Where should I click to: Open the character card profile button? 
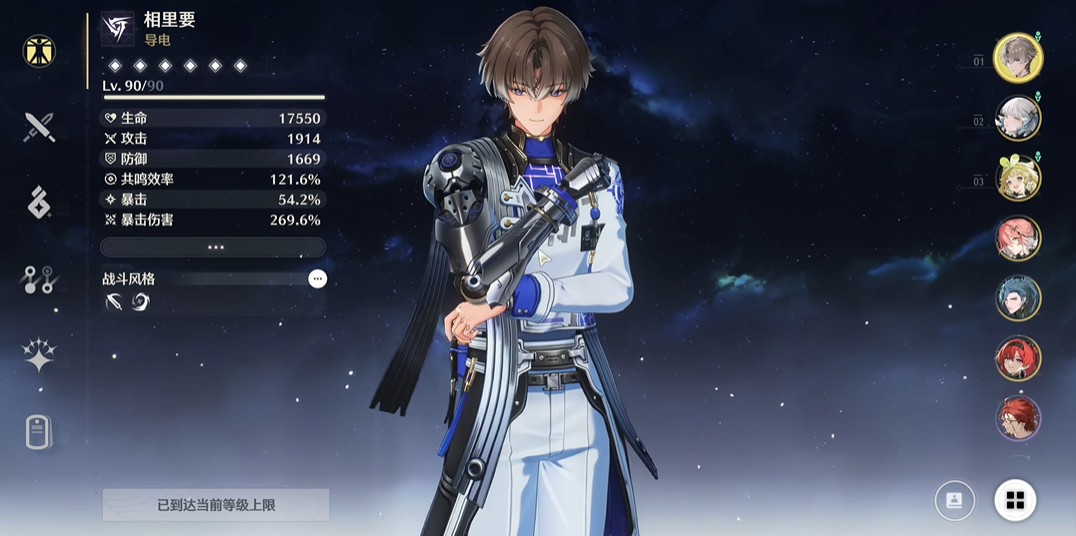[x=954, y=500]
